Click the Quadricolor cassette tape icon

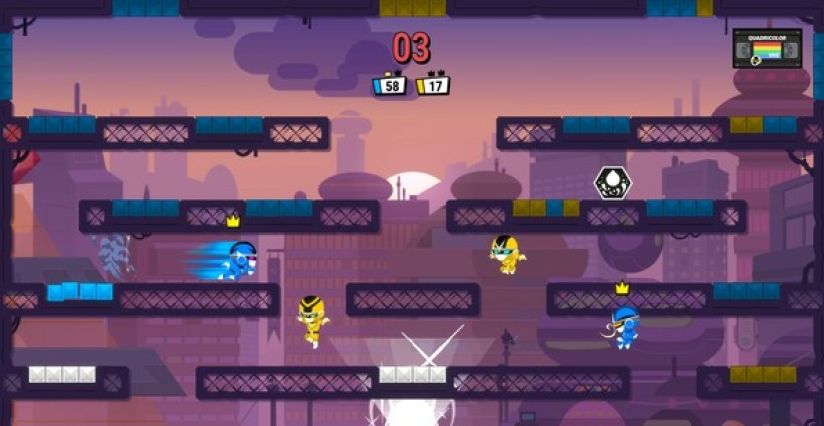tap(767, 47)
